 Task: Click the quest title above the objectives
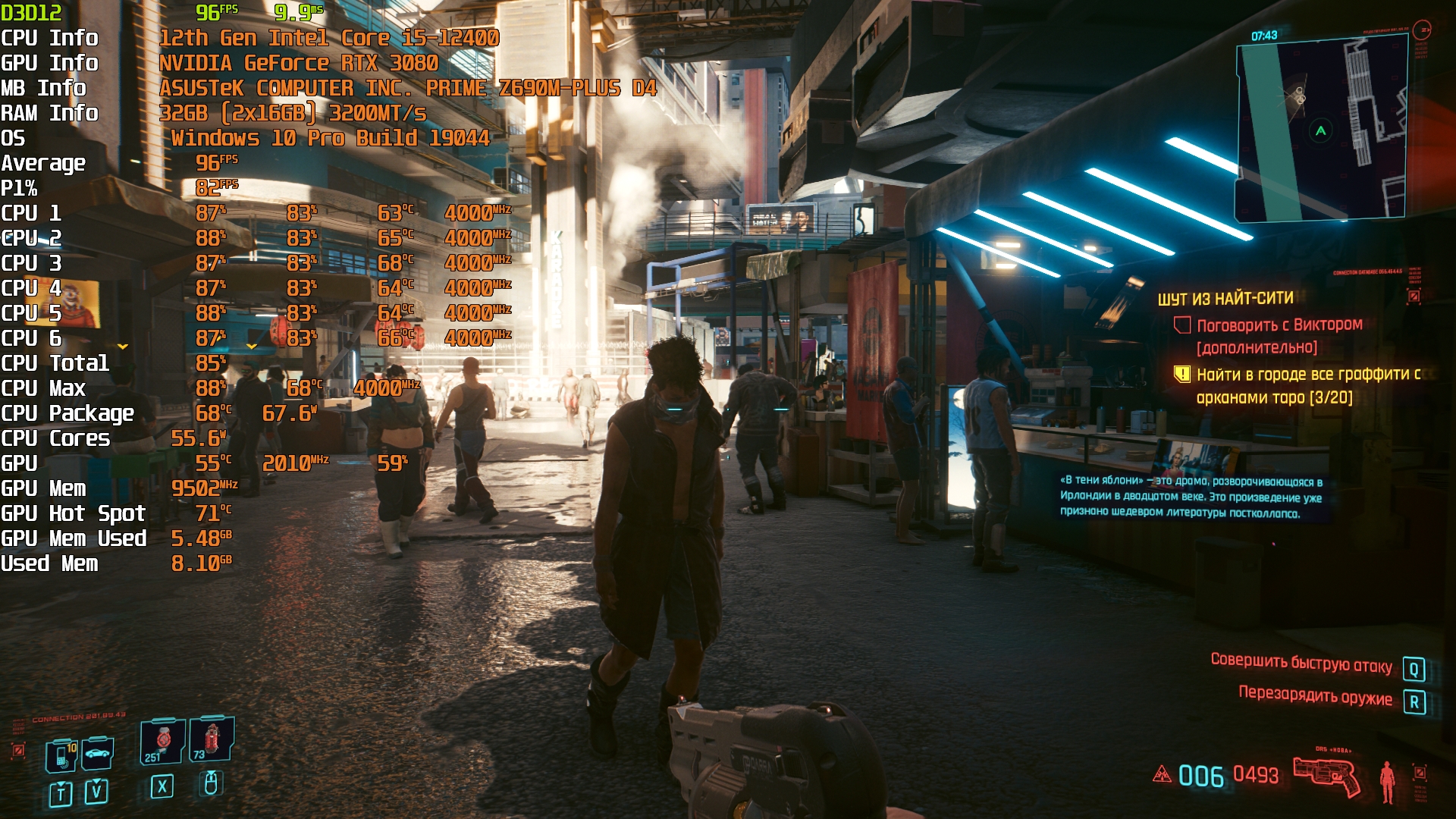point(1225,298)
